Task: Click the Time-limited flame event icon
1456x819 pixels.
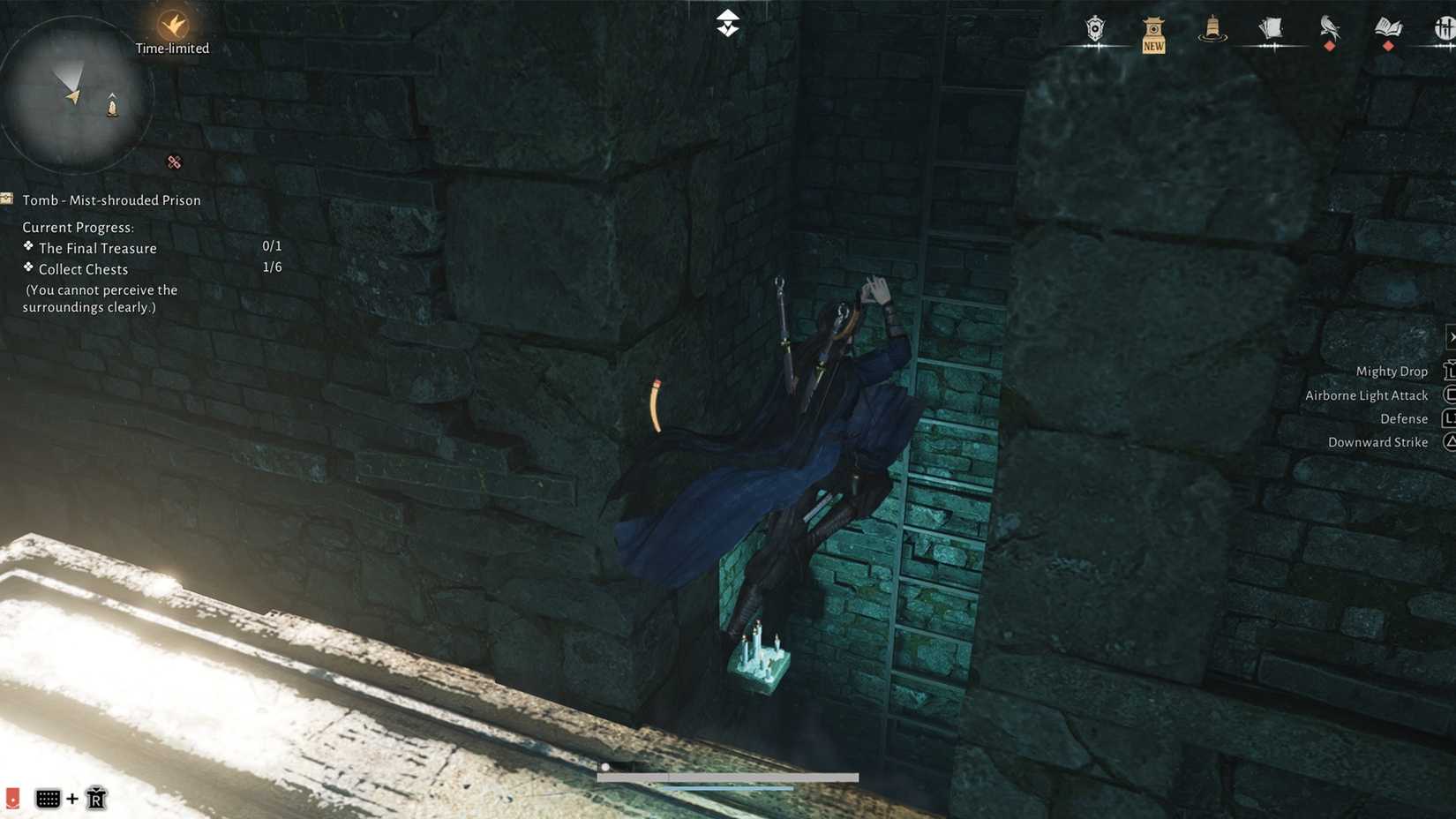Action: [x=173, y=26]
